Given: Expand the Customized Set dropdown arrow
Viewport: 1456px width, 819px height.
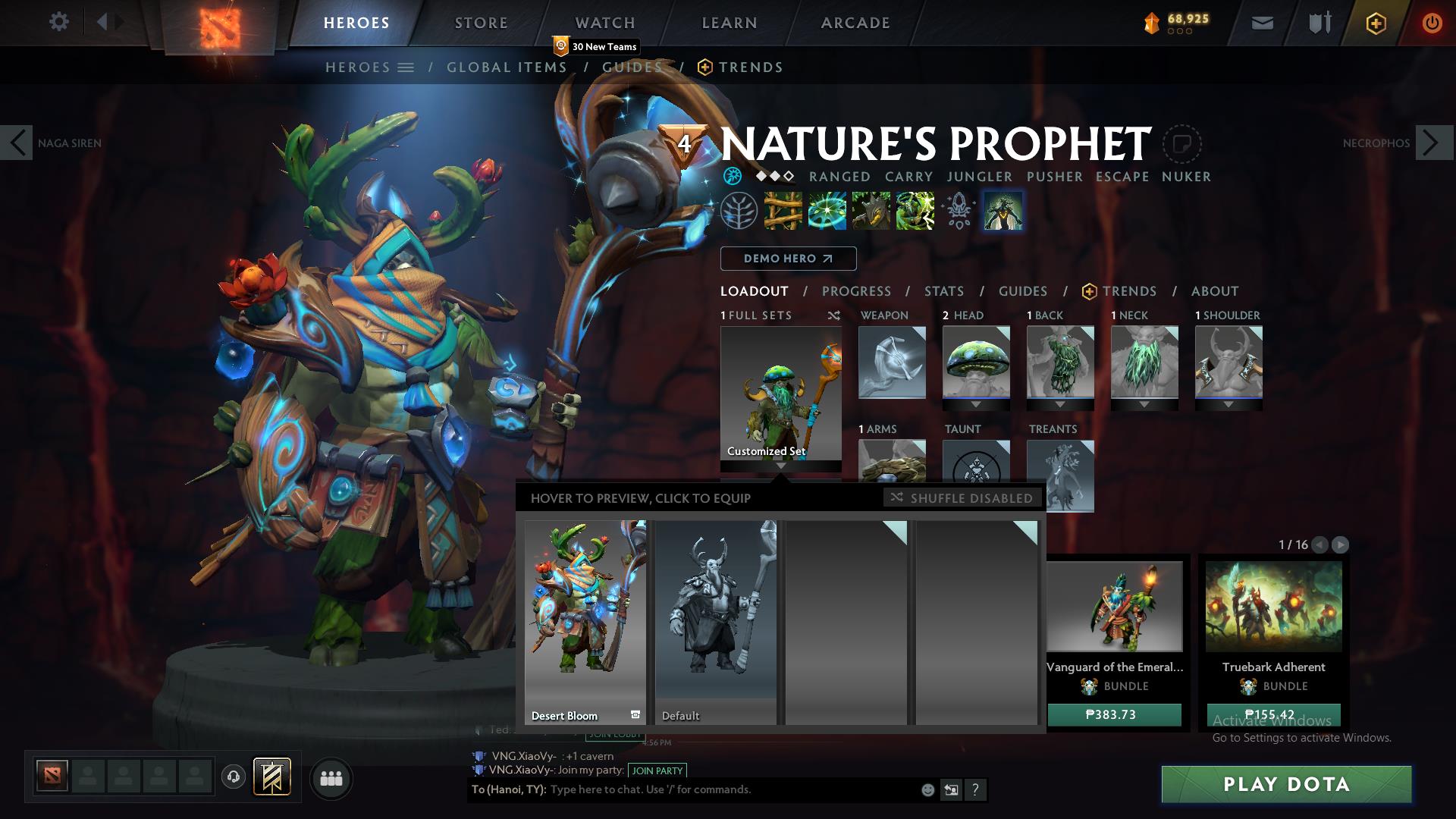Looking at the screenshot, I should coord(780,468).
